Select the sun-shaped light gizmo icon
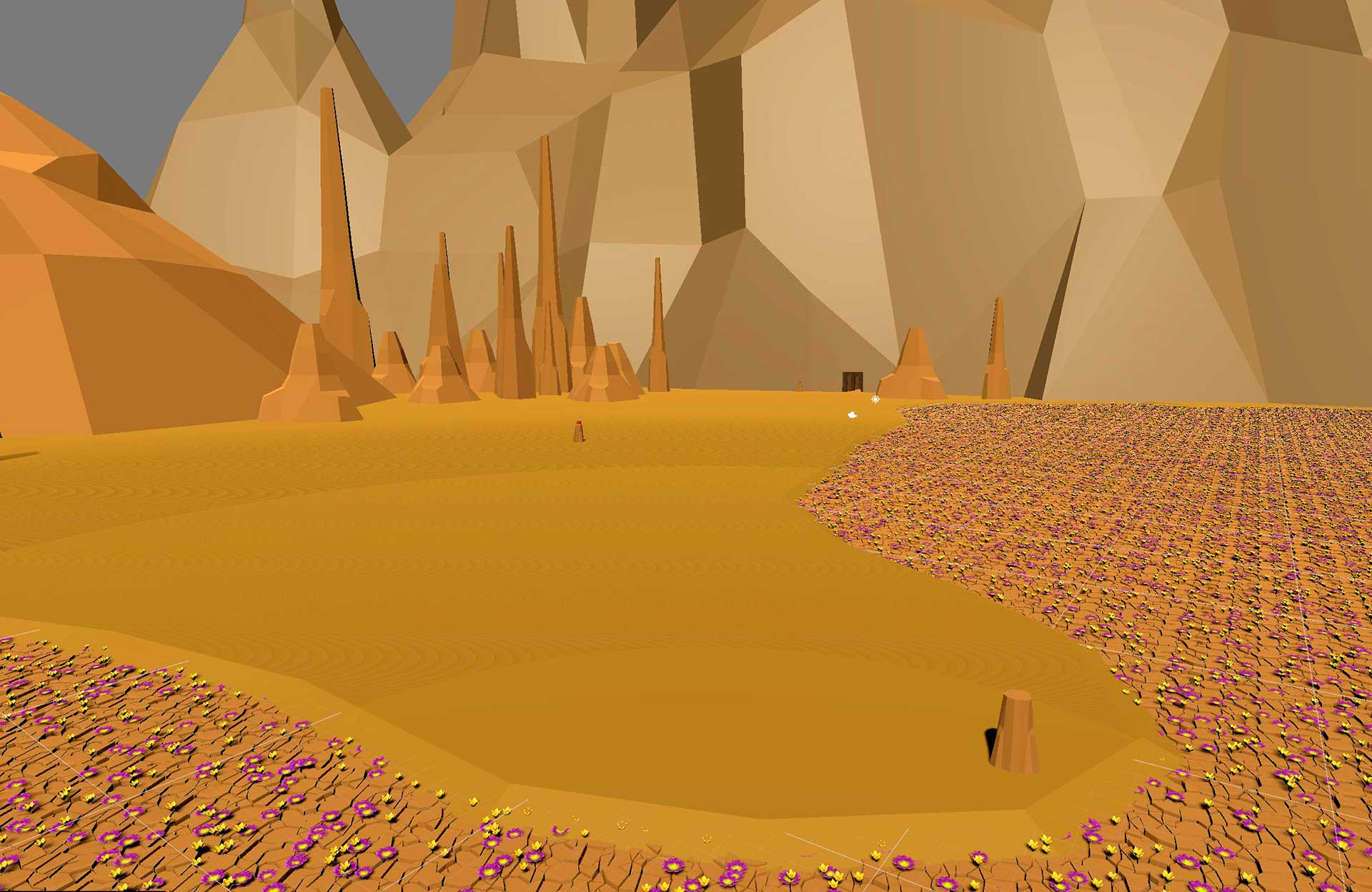1372x892 pixels. (875, 400)
